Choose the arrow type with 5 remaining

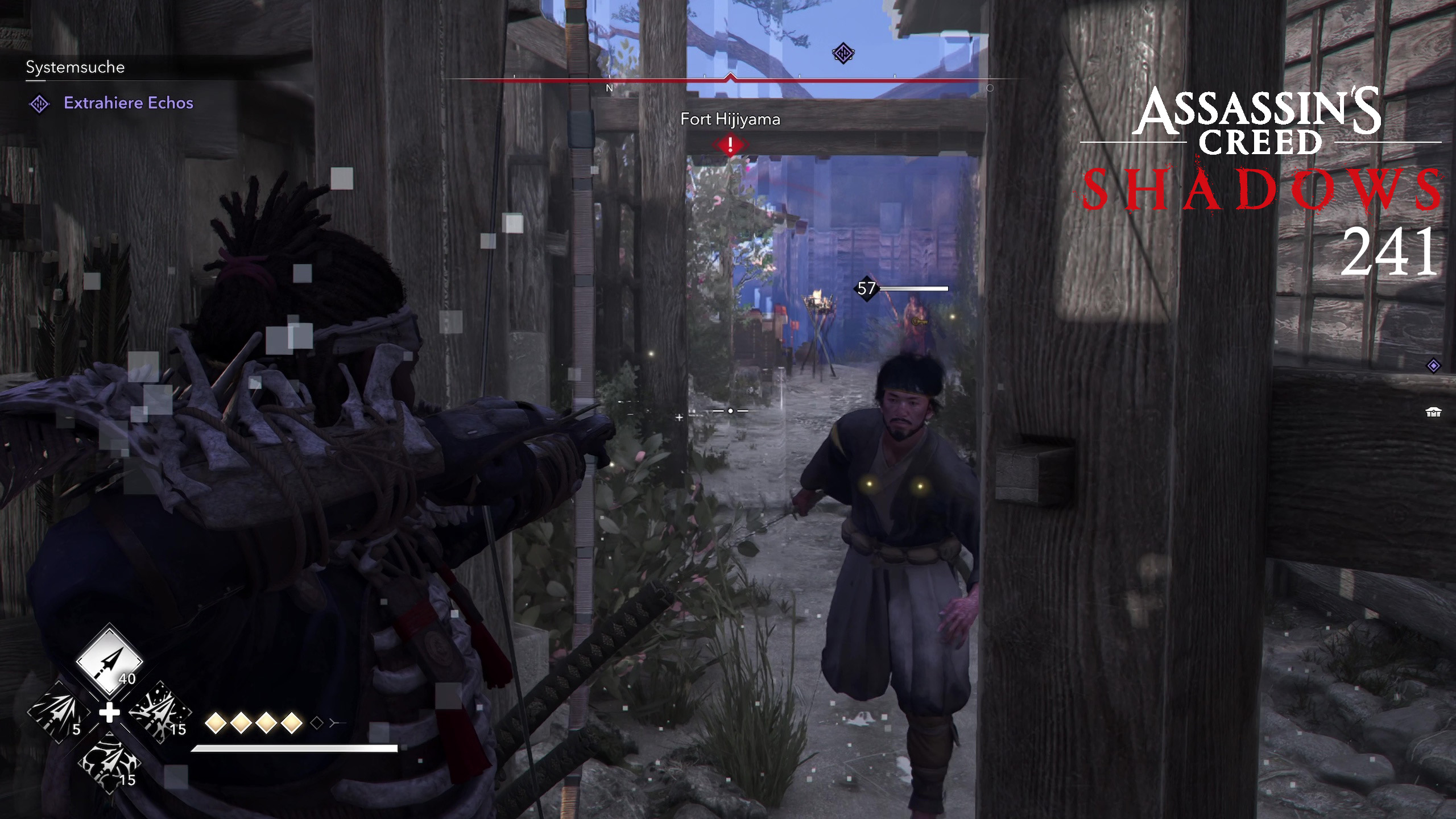point(59,713)
